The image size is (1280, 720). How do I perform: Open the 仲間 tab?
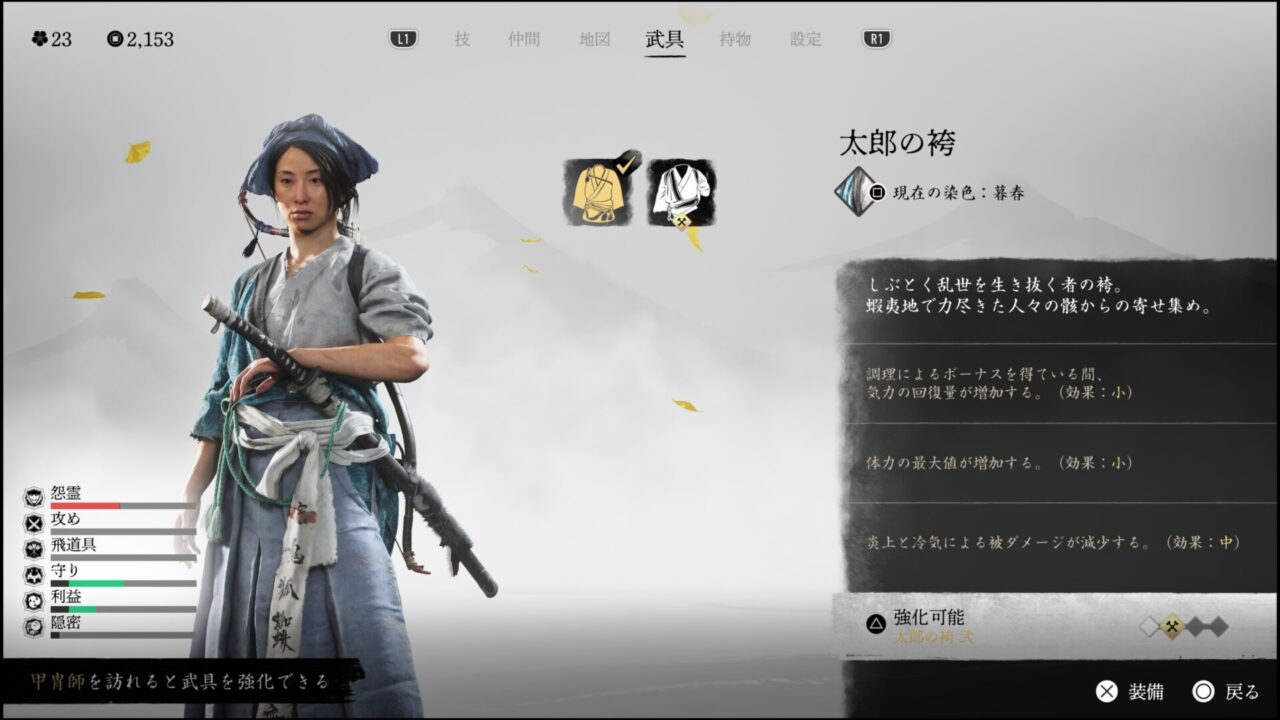pos(524,40)
